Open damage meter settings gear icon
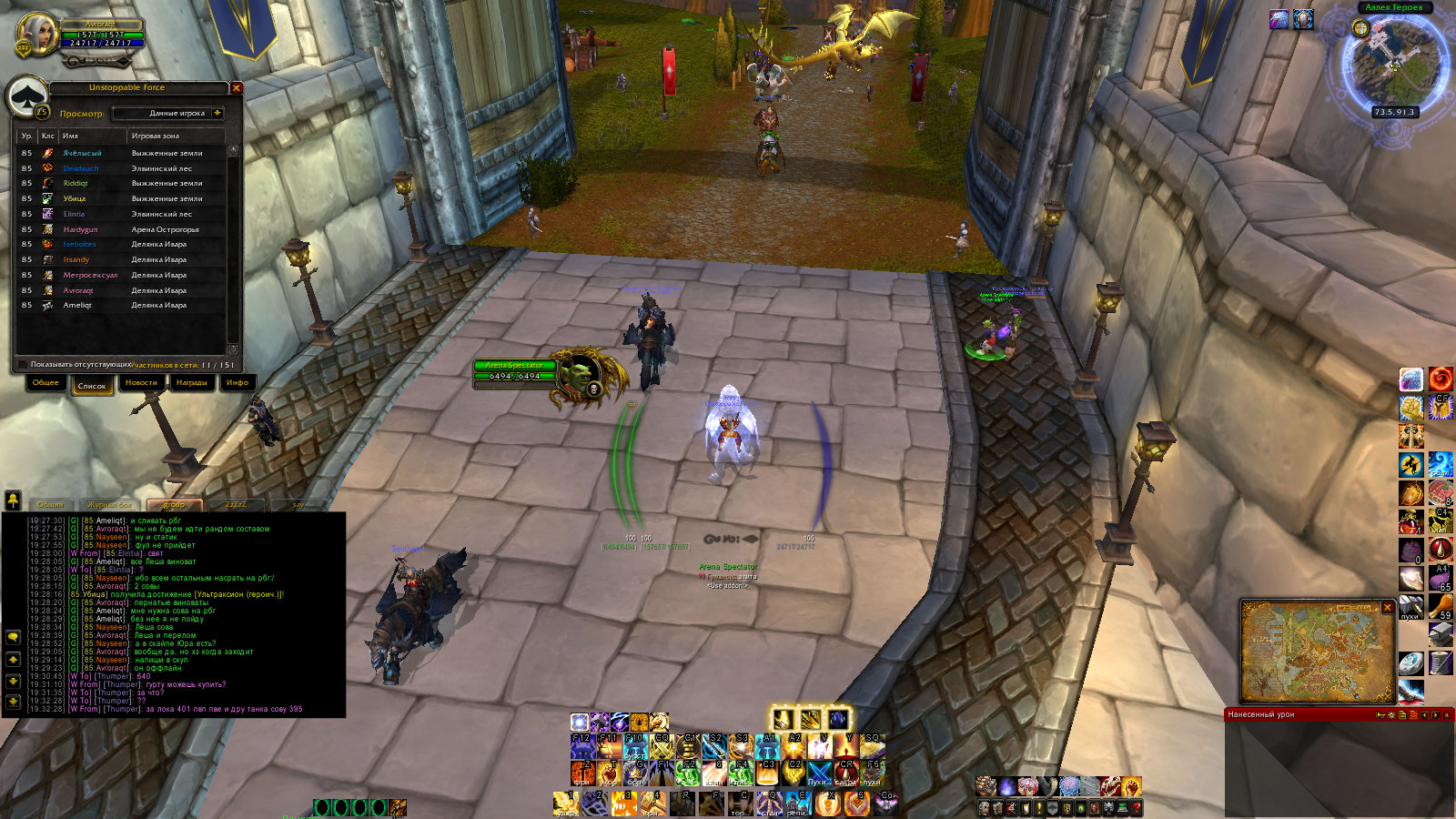 point(1391,715)
